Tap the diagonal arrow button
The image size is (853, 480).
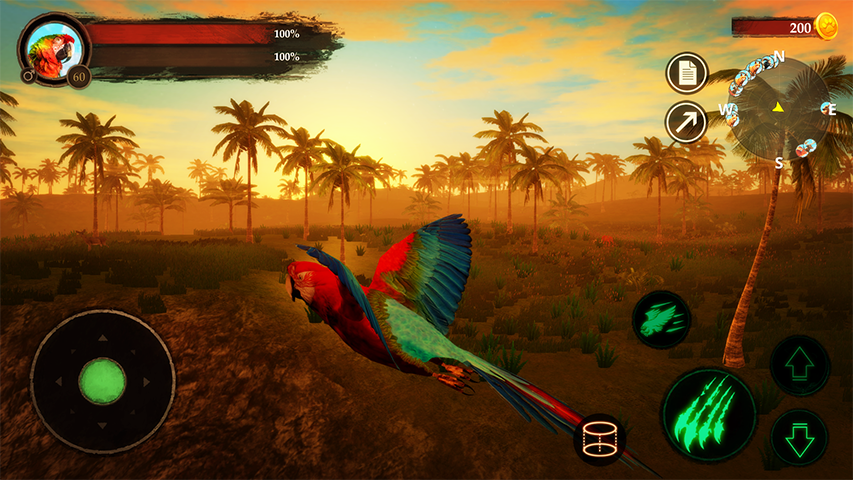pos(686,122)
